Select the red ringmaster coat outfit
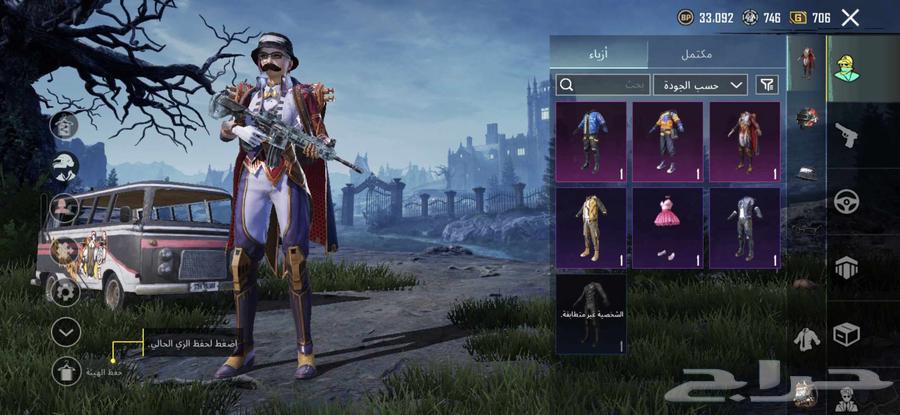This screenshot has height=415, width=900. point(745,141)
